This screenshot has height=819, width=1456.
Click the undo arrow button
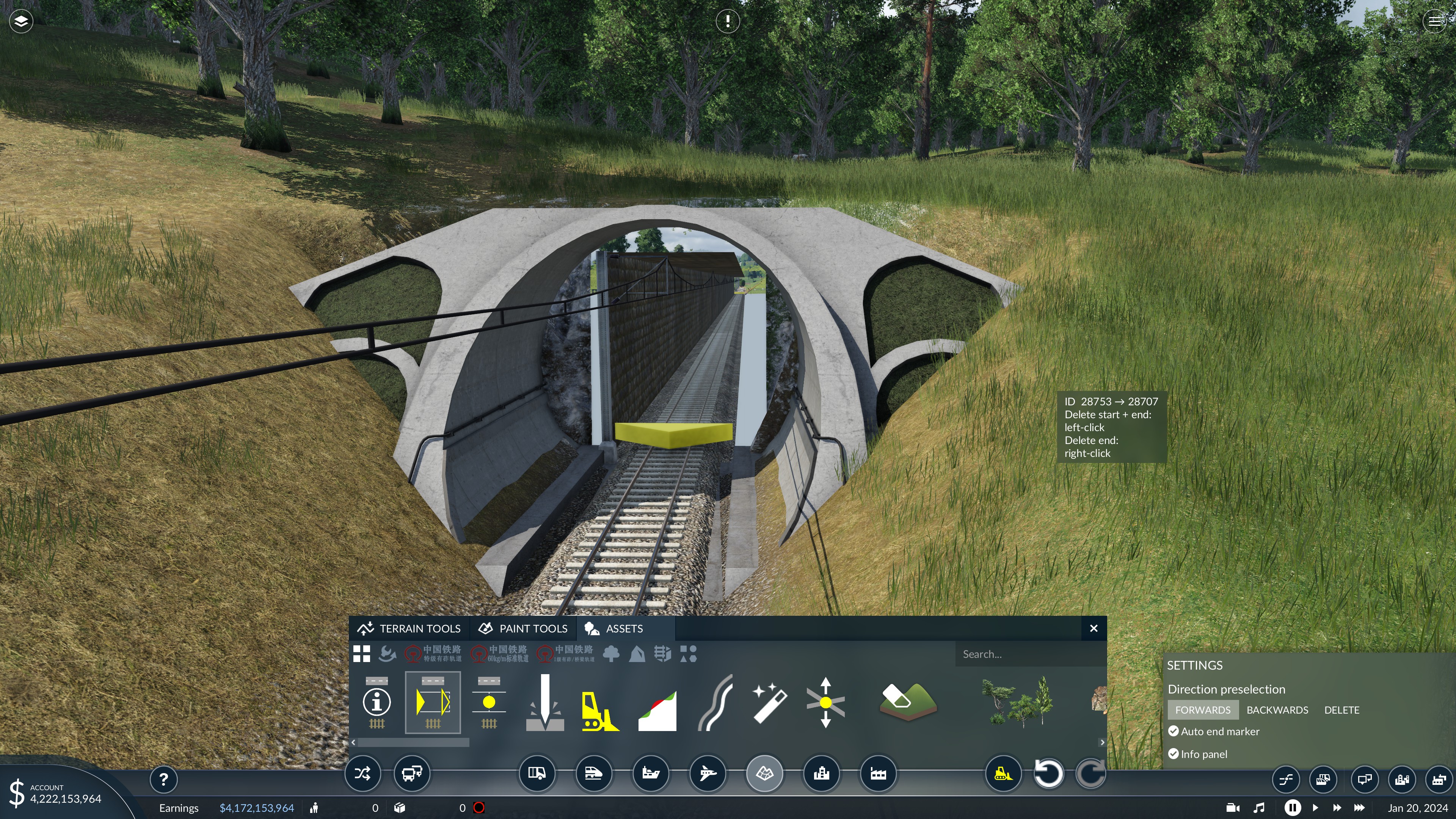1048,774
